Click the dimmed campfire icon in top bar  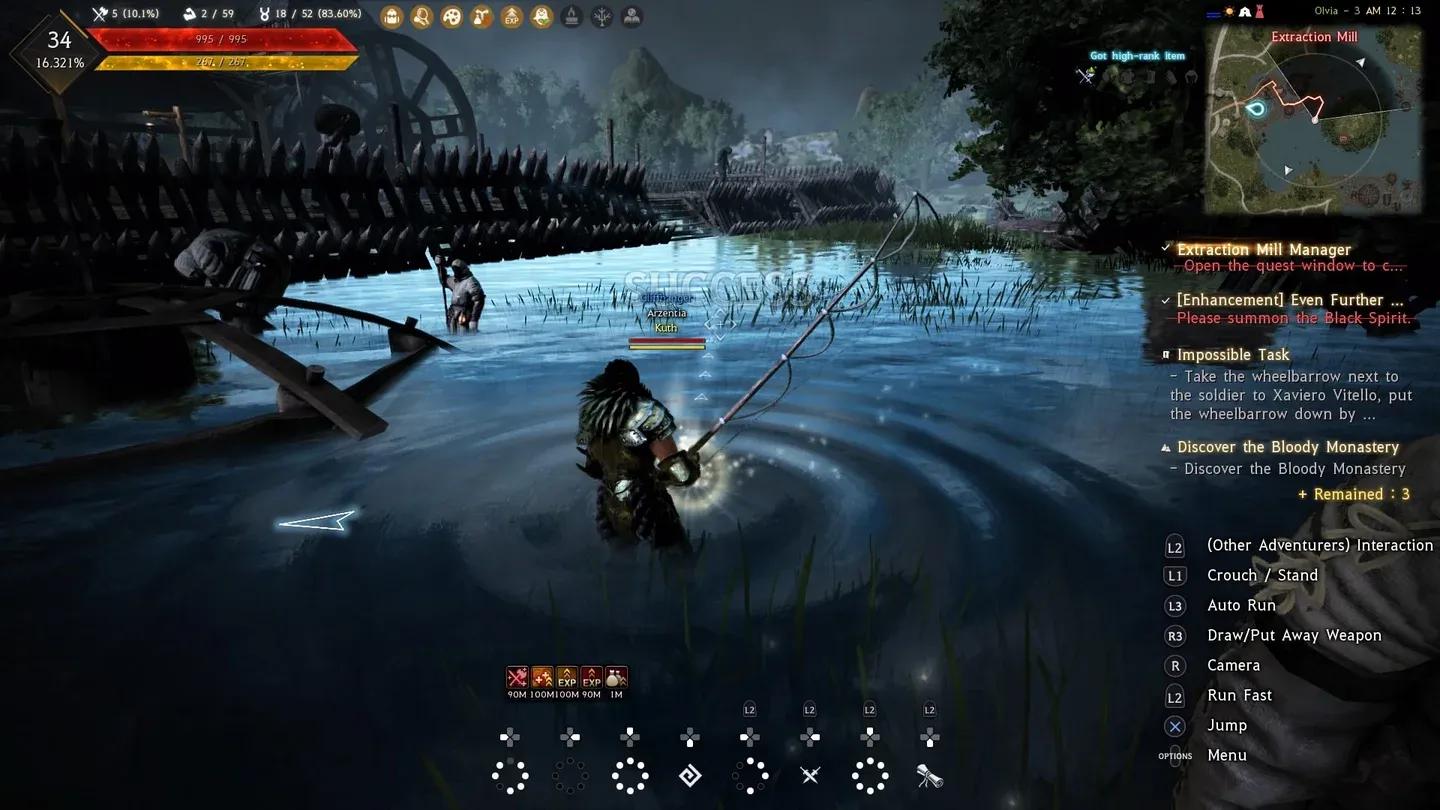pos(572,16)
